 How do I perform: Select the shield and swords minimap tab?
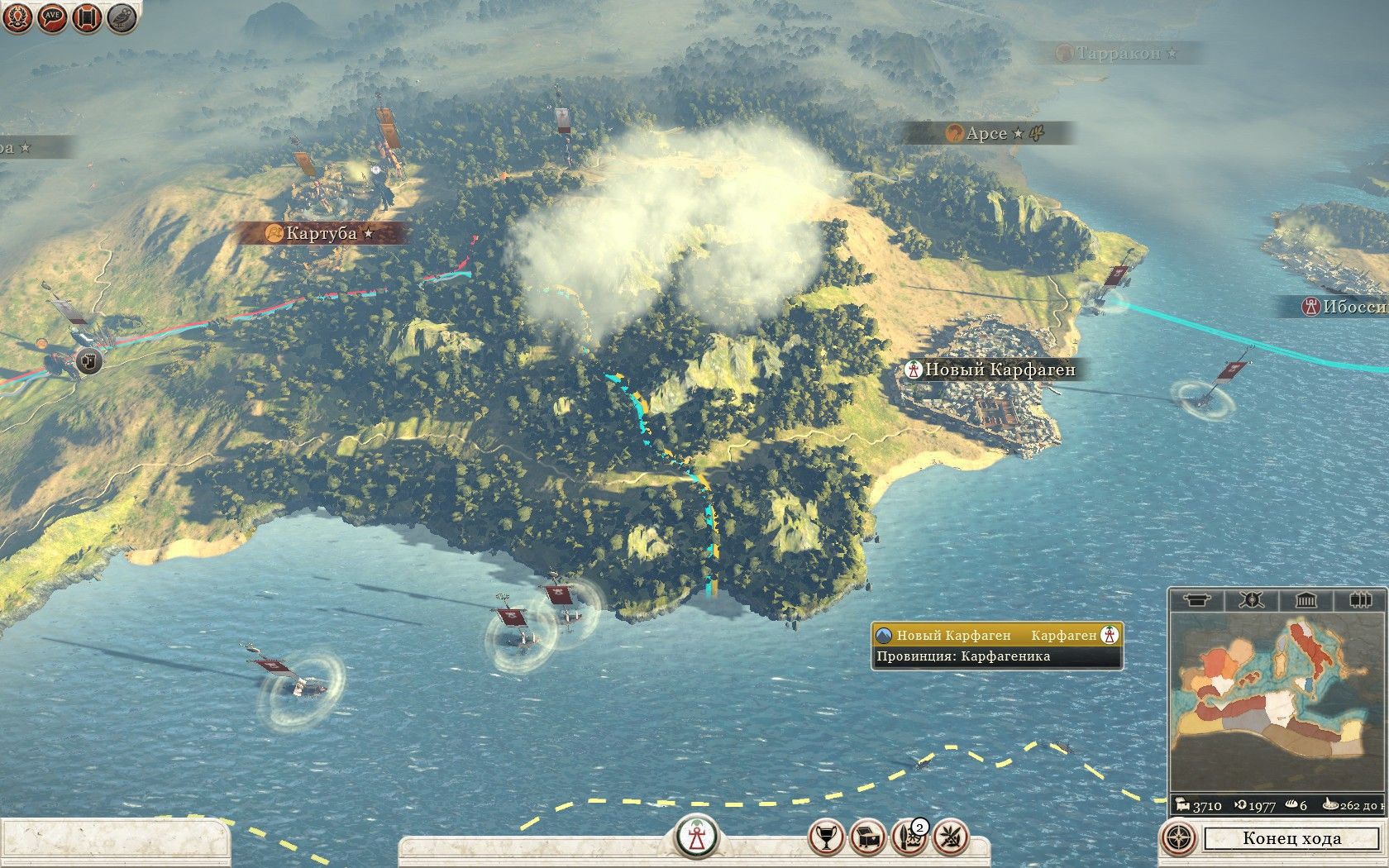coord(1251,599)
